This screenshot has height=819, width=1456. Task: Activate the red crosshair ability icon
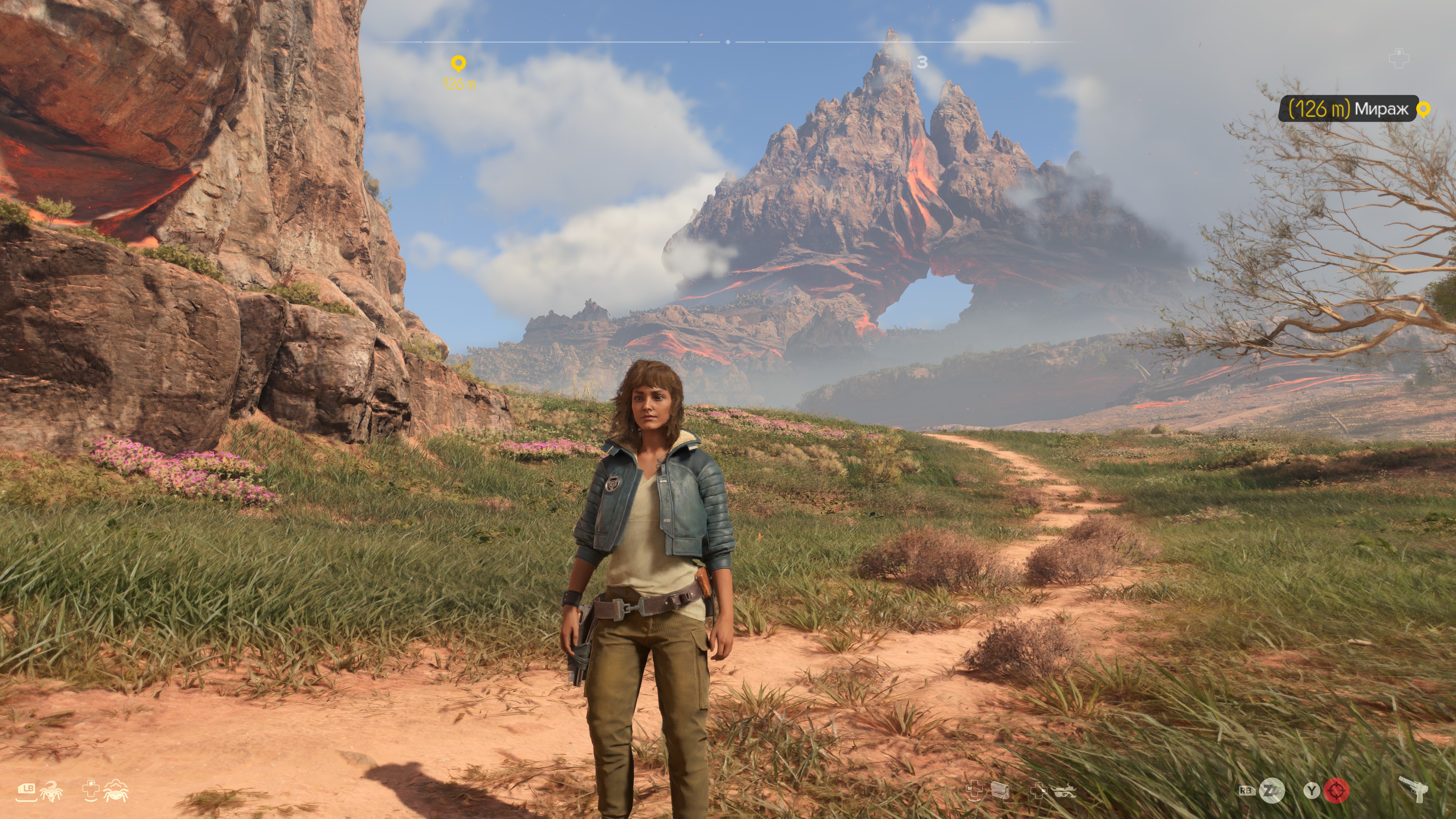(x=1336, y=791)
